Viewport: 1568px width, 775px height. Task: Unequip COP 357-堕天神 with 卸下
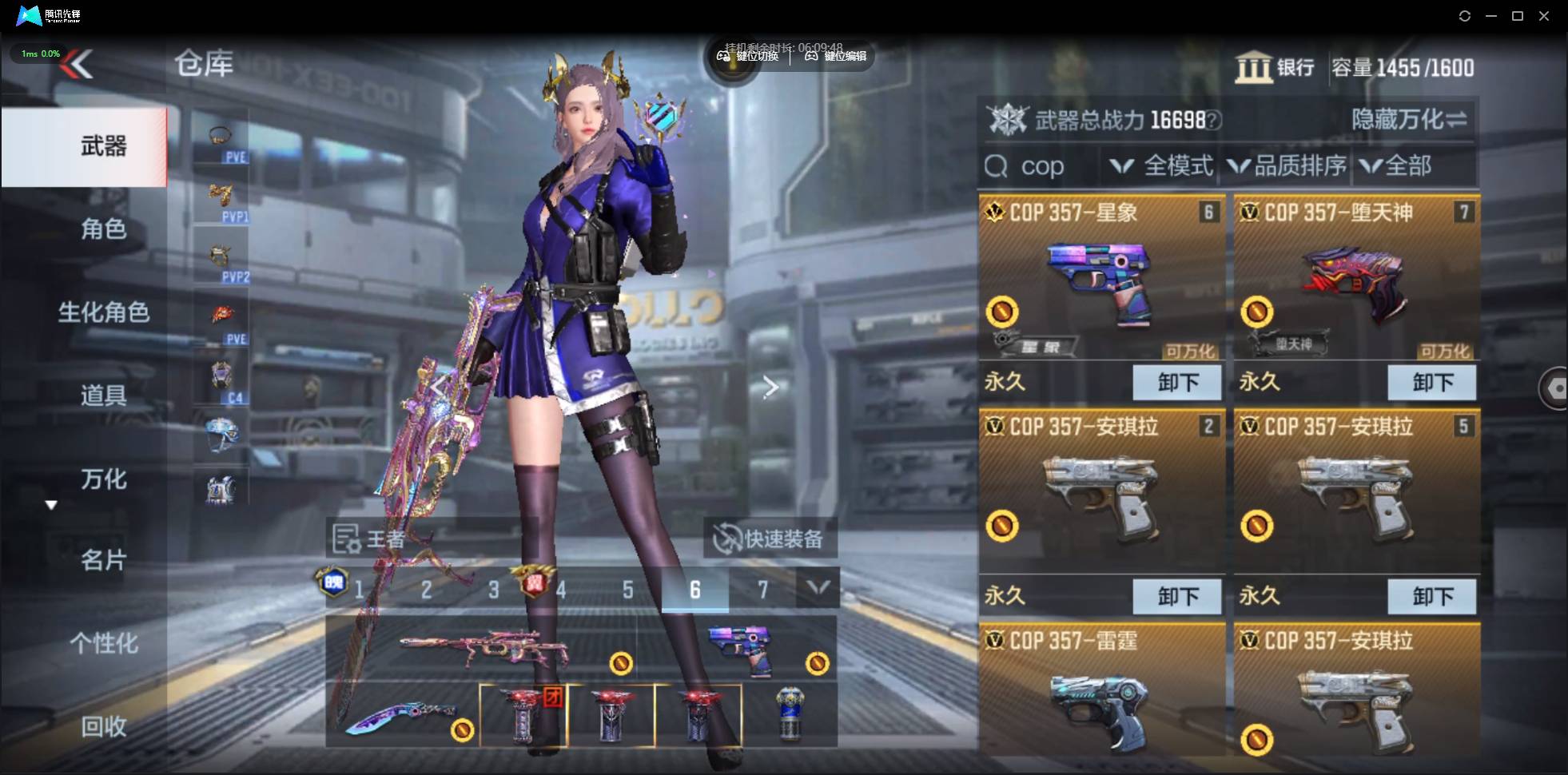click(1432, 383)
